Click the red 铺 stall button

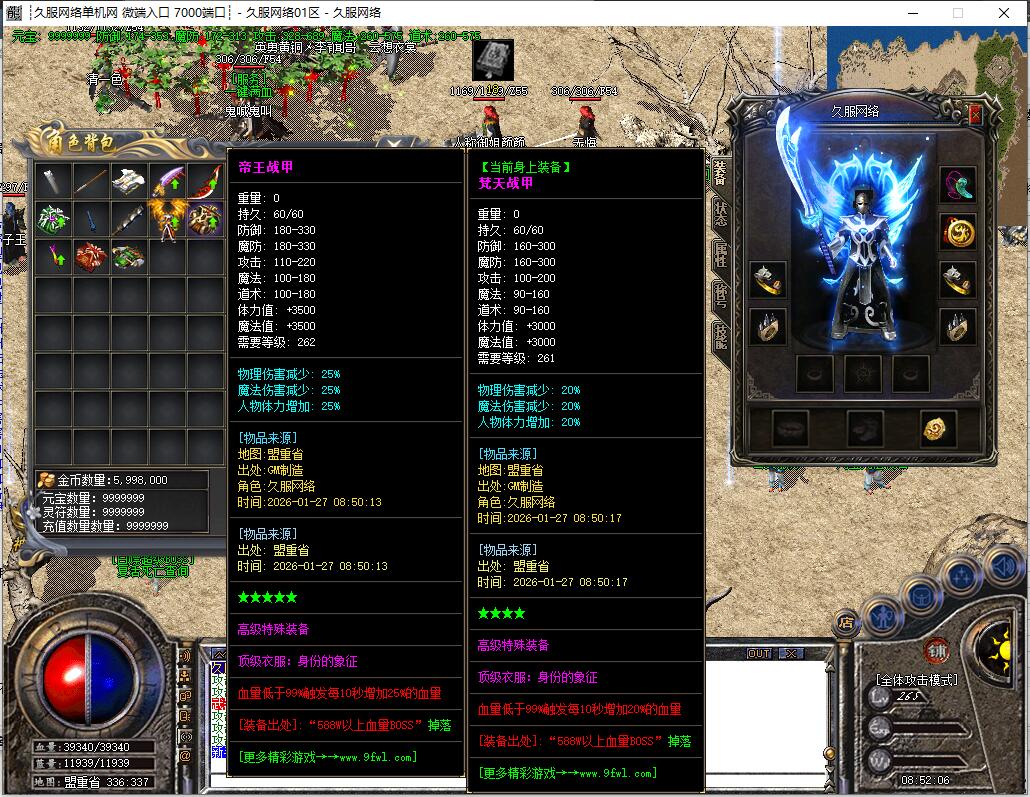tap(936, 649)
